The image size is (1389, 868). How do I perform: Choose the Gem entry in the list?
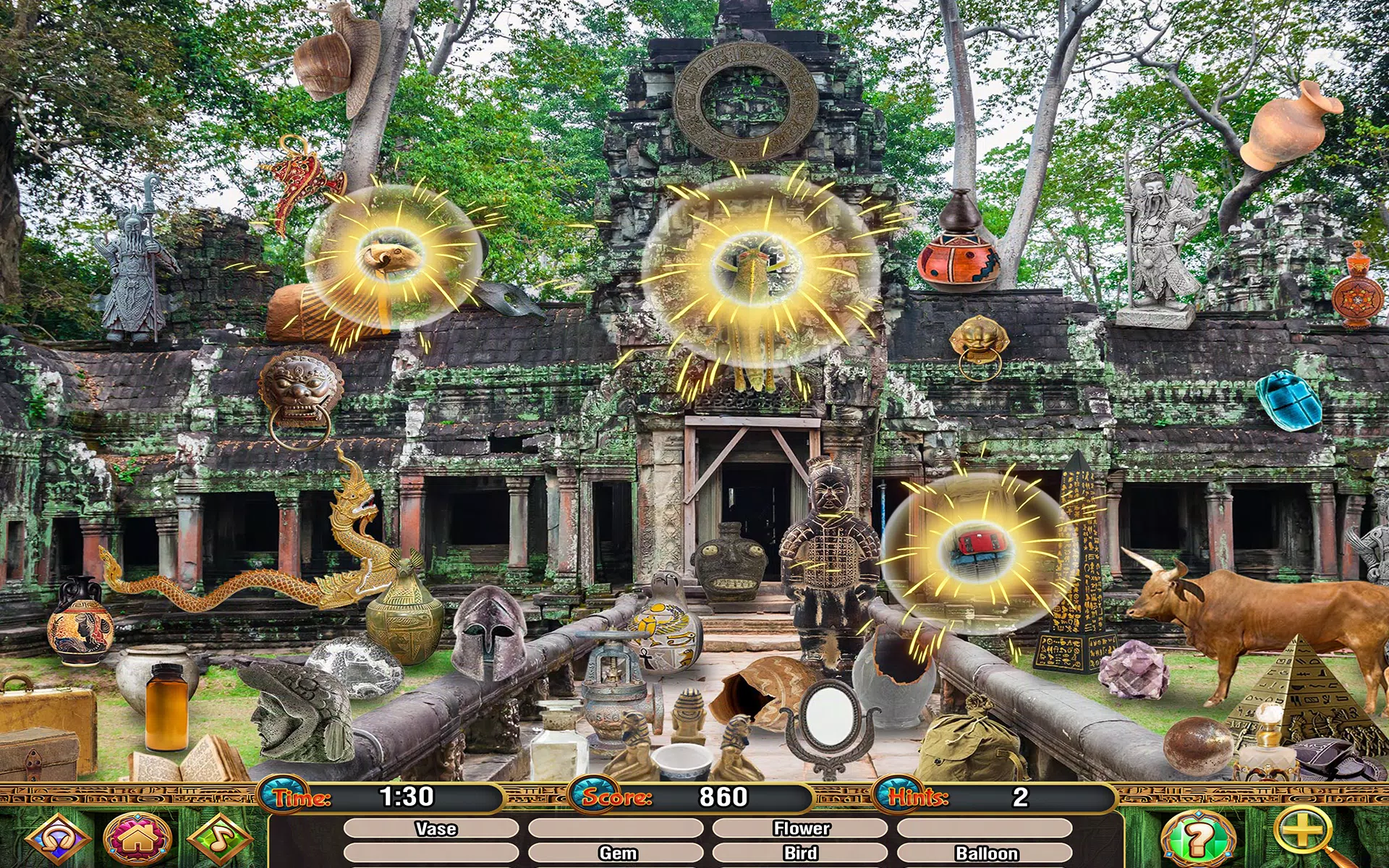616,854
